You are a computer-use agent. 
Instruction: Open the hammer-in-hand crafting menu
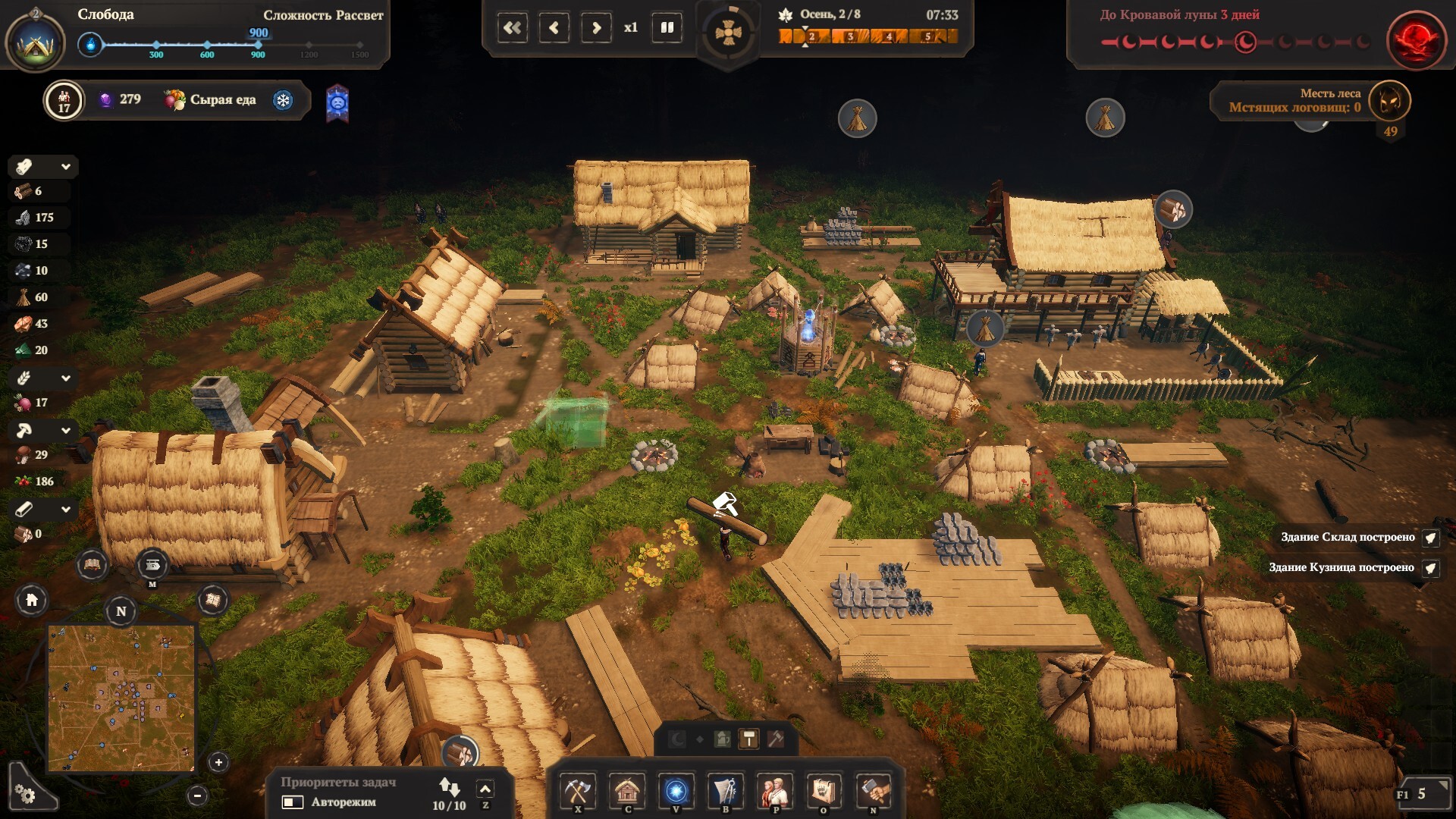(x=873, y=791)
